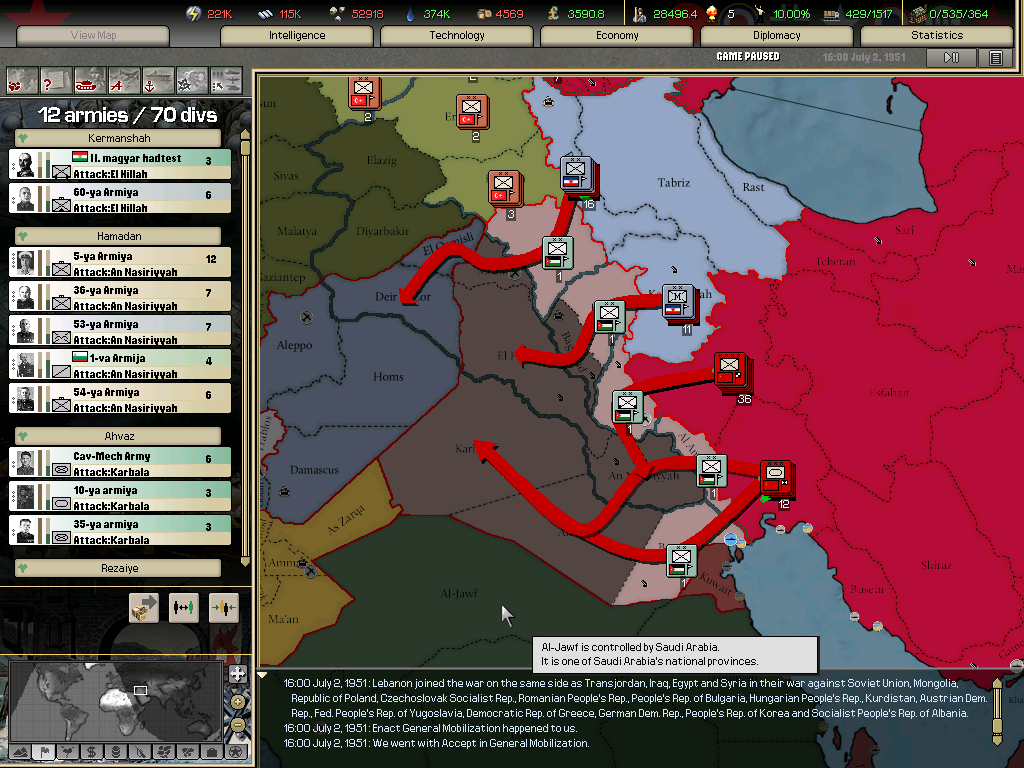Show naval units with the anchor icon
Image resolution: width=1024 pixels, height=768 pixels.
pos(158,79)
